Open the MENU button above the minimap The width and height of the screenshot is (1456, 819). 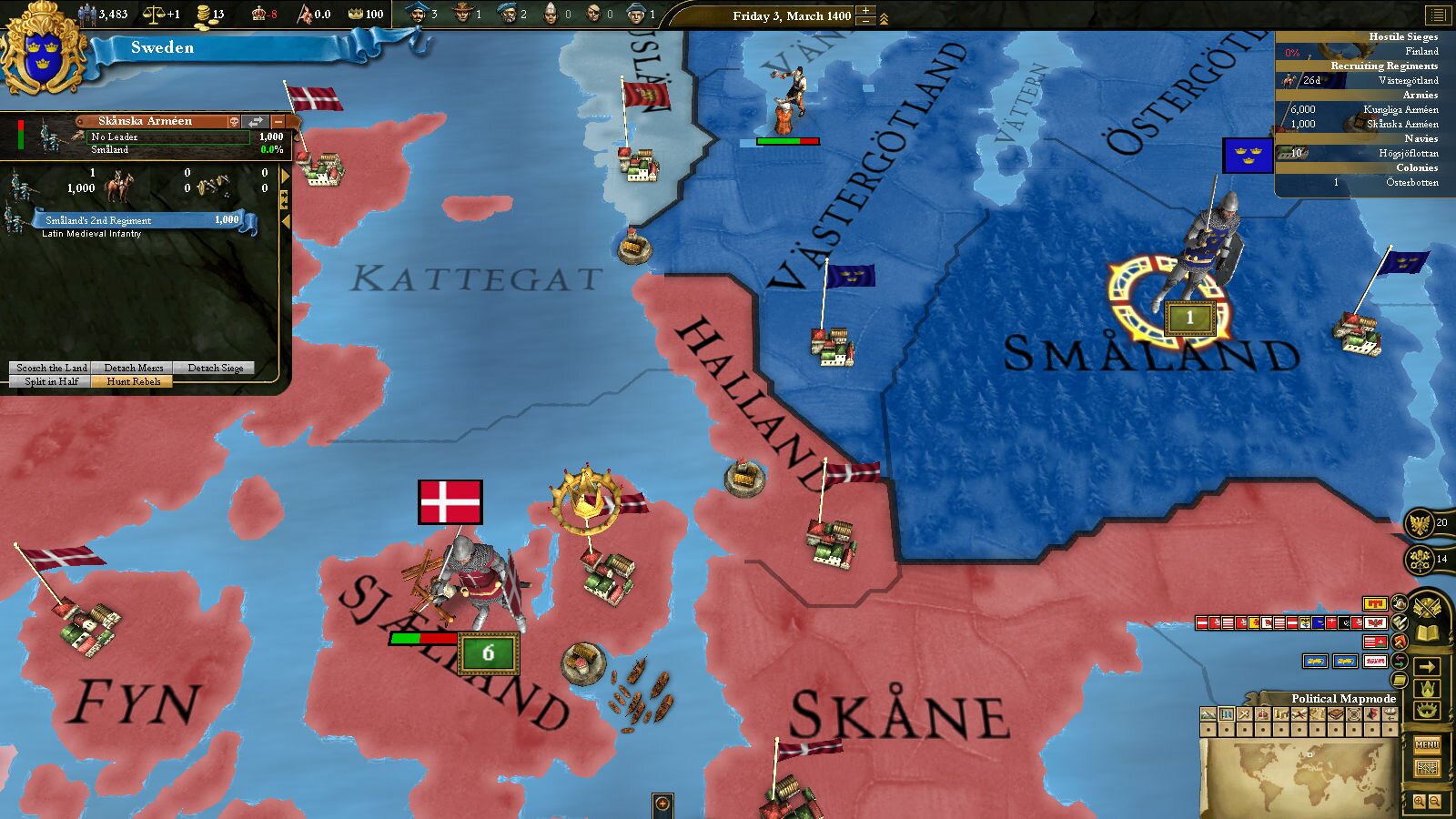pyautogui.click(x=1428, y=743)
